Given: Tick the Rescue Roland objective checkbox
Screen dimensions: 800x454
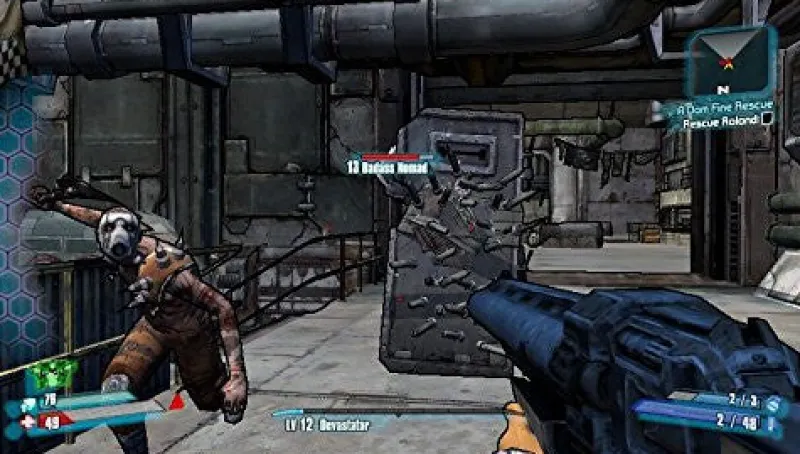Looking at the screenshot, I should 767,121.
